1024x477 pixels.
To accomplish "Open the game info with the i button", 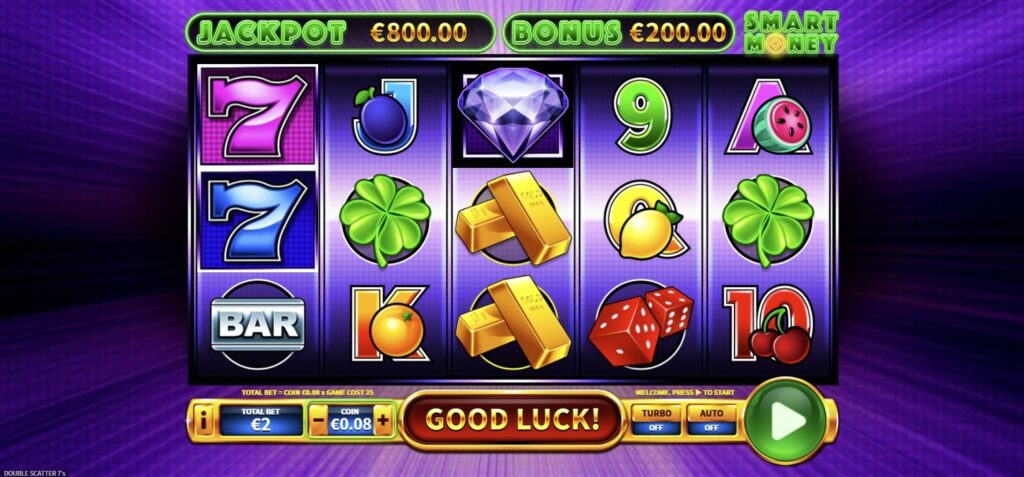I will tap(202, 421).
